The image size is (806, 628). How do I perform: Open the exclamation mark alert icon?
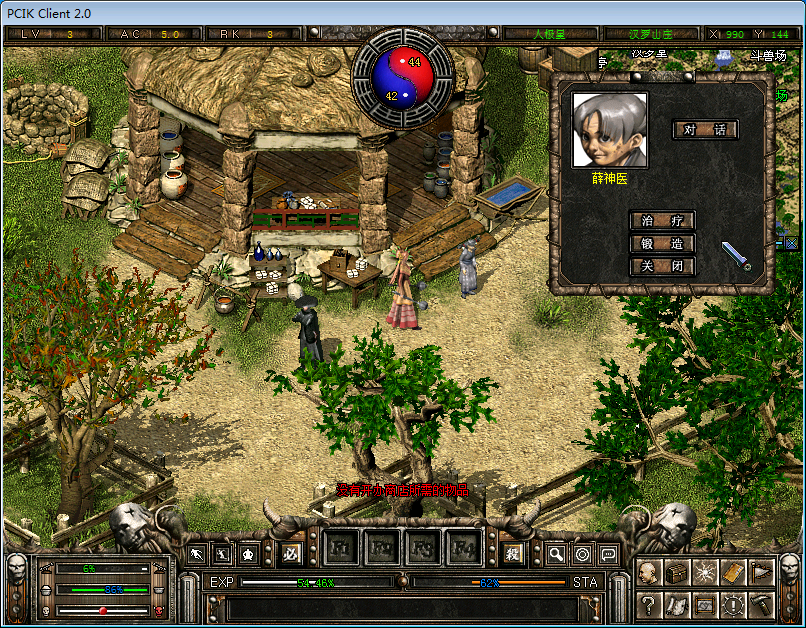[733, 604]
